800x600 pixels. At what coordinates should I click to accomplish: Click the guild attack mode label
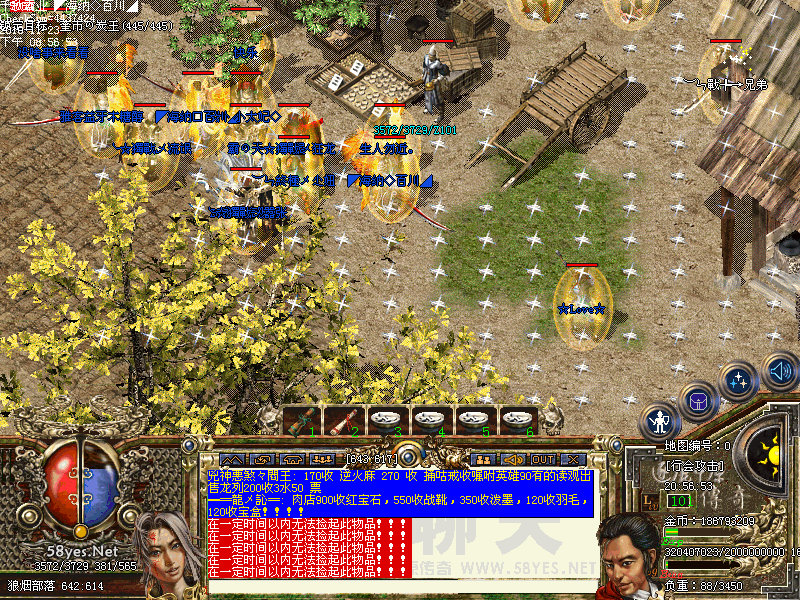(694, 466)
